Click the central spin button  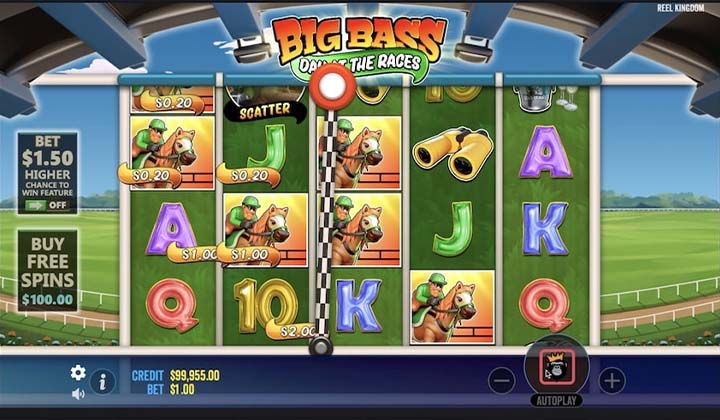tap(556, 370)
